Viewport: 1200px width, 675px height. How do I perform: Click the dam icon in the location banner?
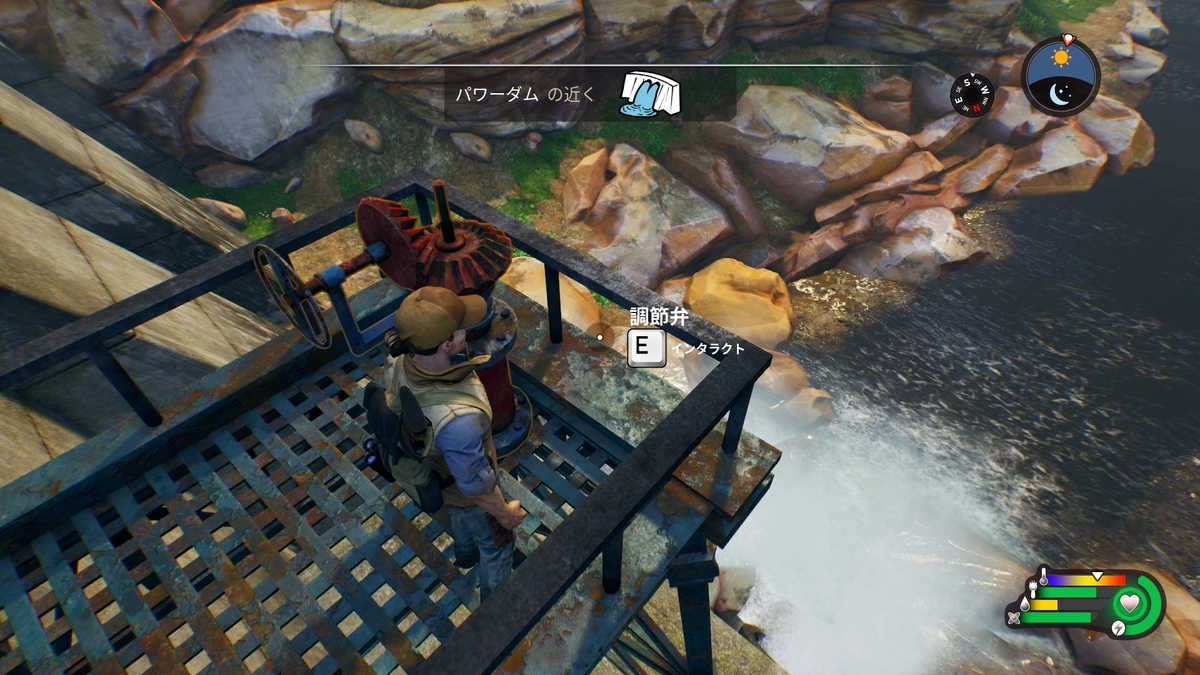coord(650,93)
